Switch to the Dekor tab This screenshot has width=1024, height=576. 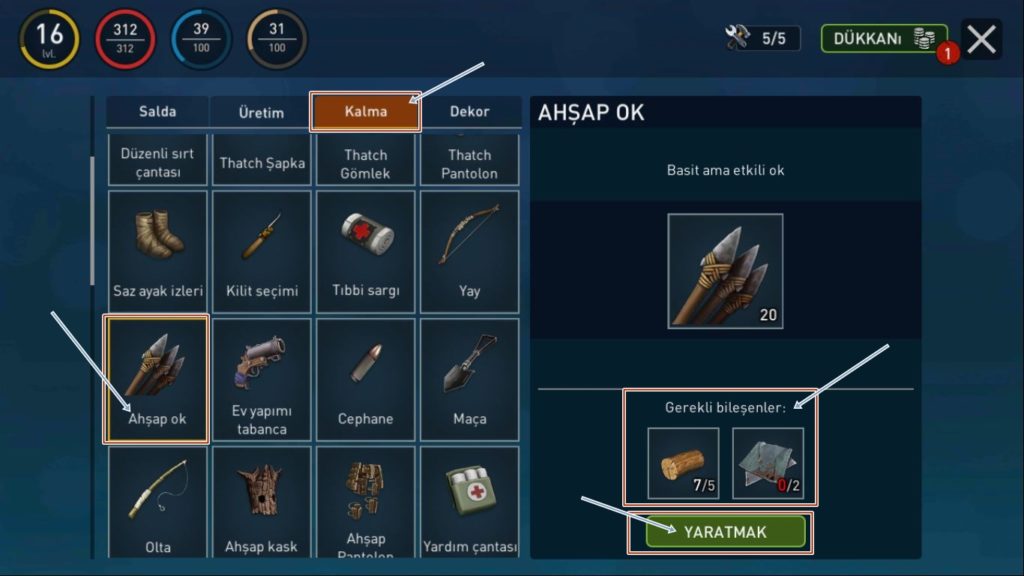(470, 111)
